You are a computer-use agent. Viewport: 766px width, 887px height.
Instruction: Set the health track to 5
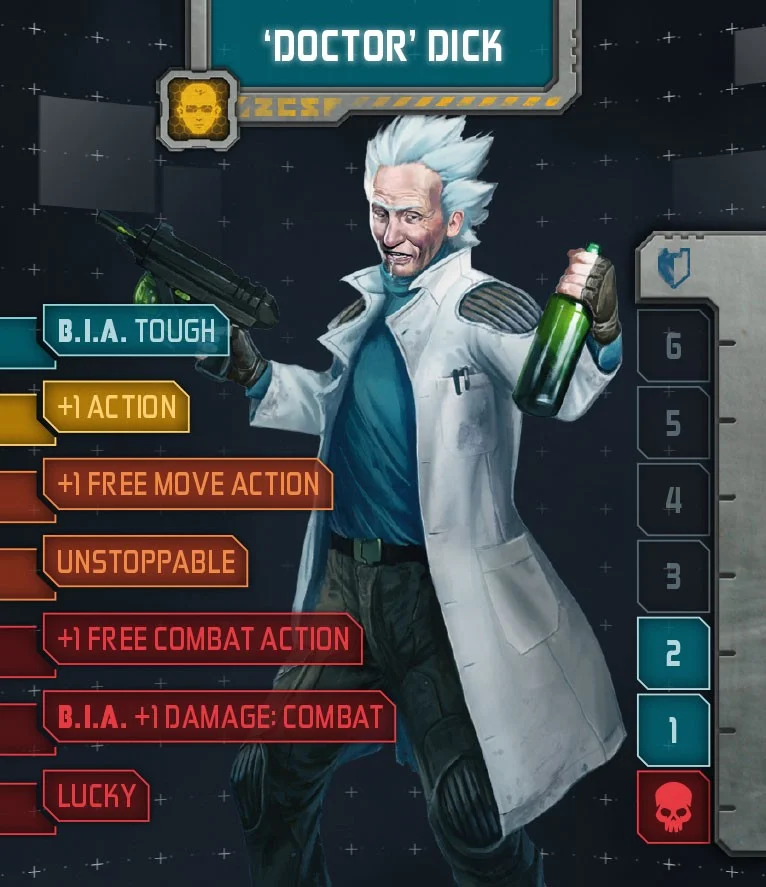pyautogui.click(x=673, y=423)
